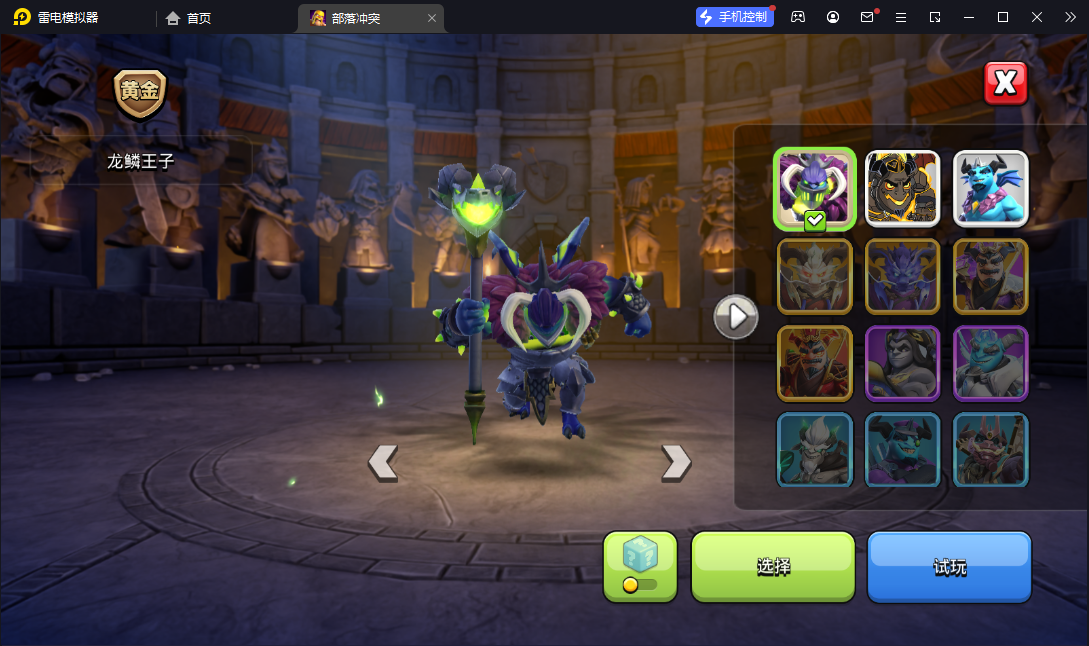Pick the blue dragon-winged skin in white frame
This screenshot has width=1089, height=646.
tap(990, 188)
